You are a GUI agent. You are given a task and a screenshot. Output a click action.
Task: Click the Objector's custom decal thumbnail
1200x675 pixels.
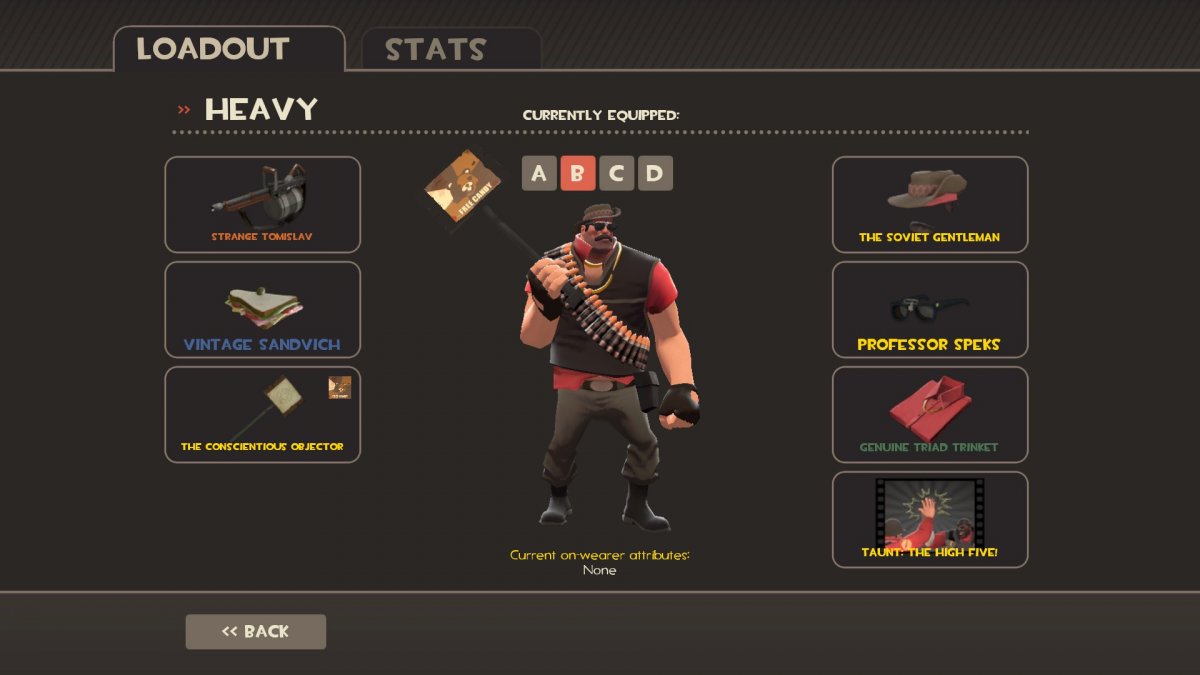coord(340,388)
